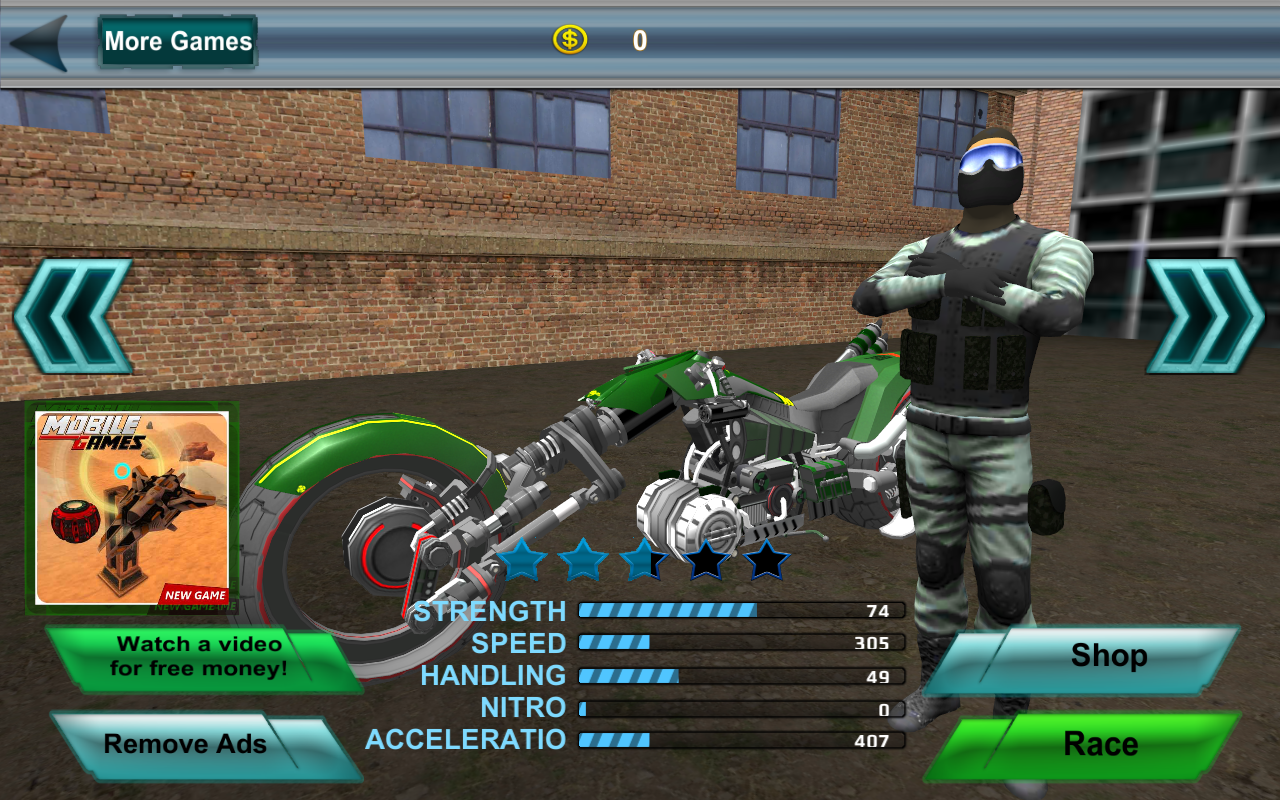Image resolution: width=1280 pixels, height=800 pixels.
Task: Click the coin currency icon at top
Action: tap(570, 41)
